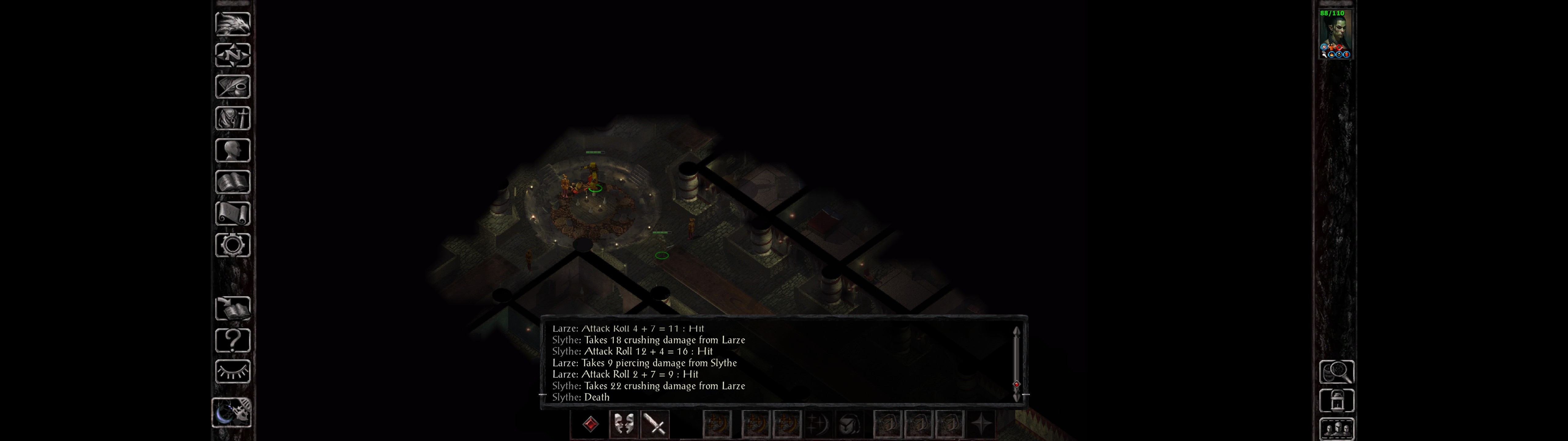Toggle the padlock button
1568x441 pixels.
[x=1336, y=401]
